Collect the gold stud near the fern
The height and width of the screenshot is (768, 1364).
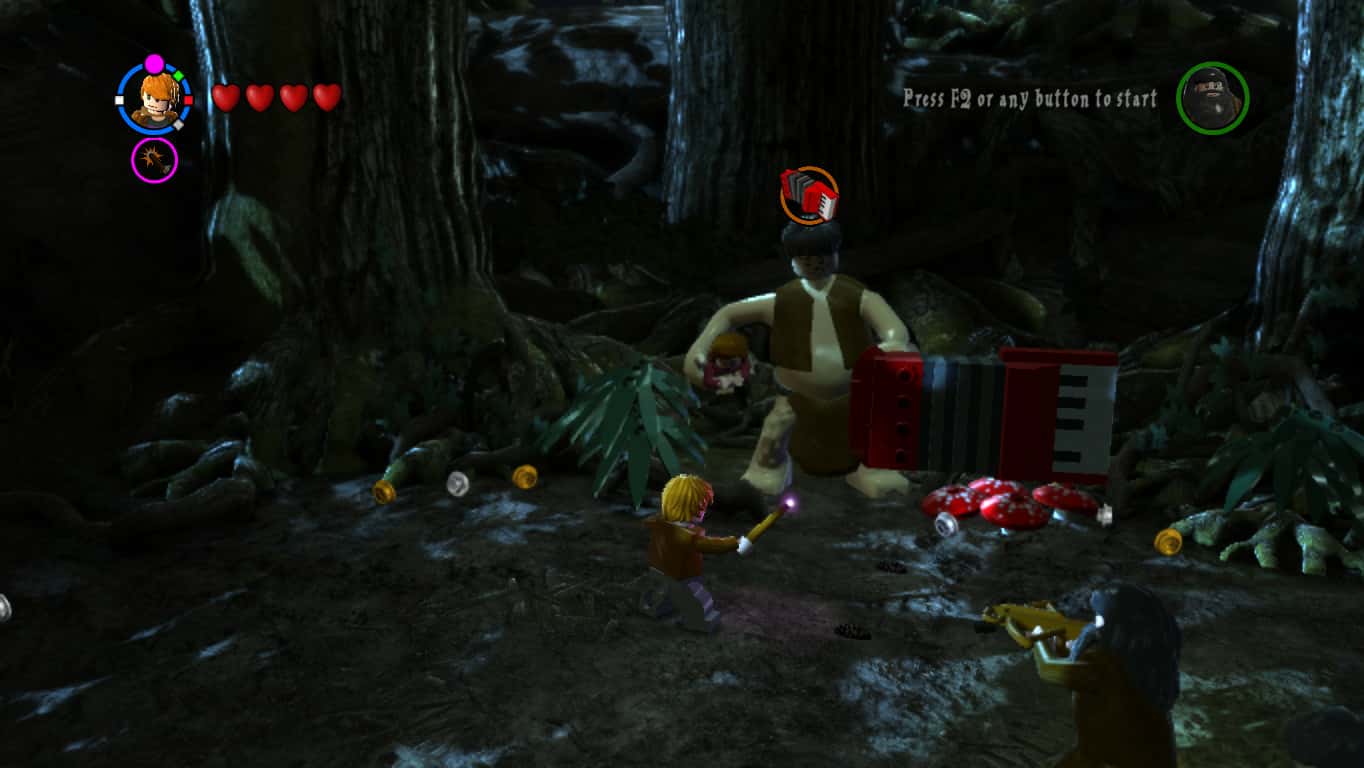point(527,477)
